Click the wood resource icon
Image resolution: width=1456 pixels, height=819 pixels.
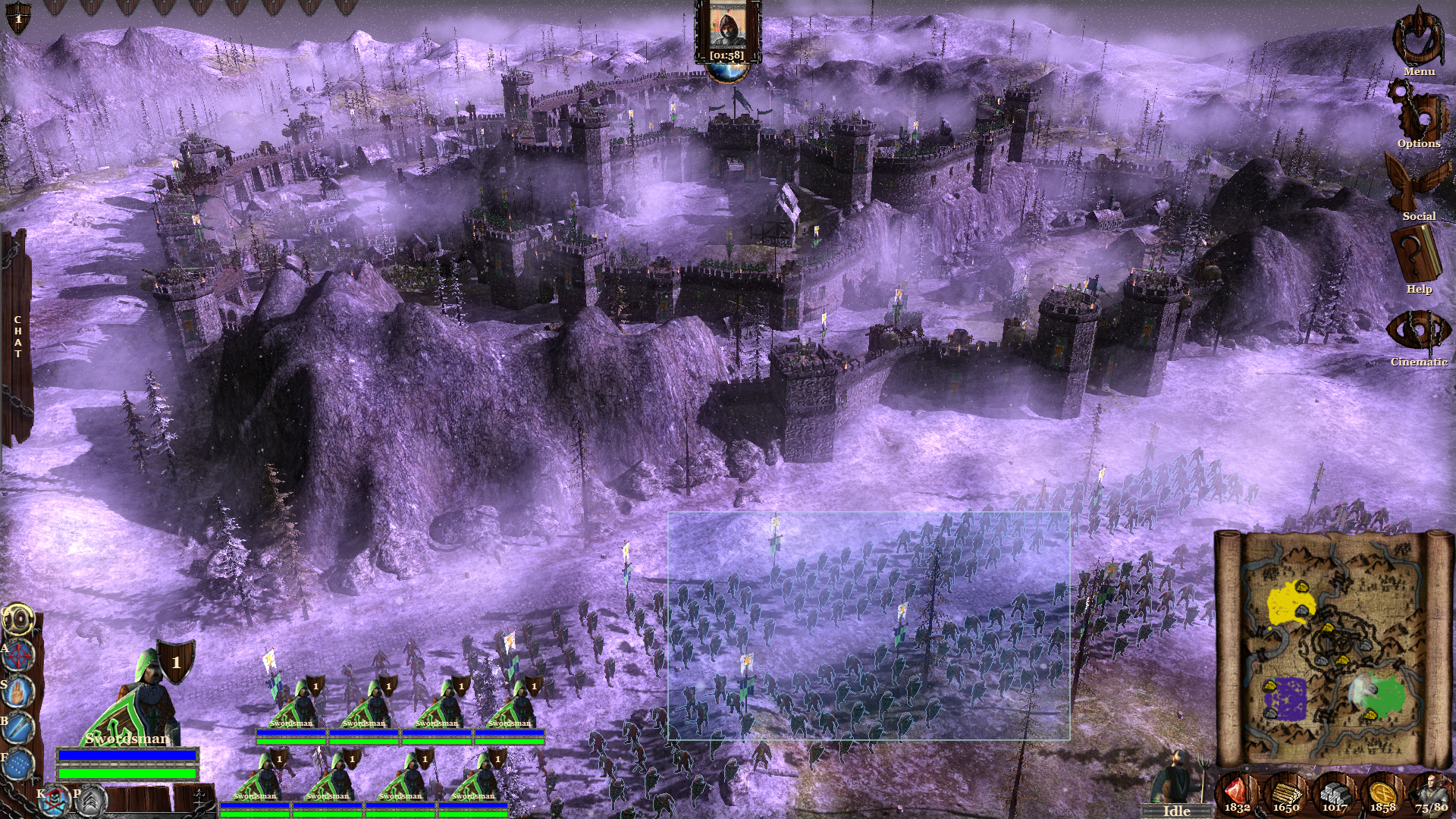click(x=1287, y=793)
